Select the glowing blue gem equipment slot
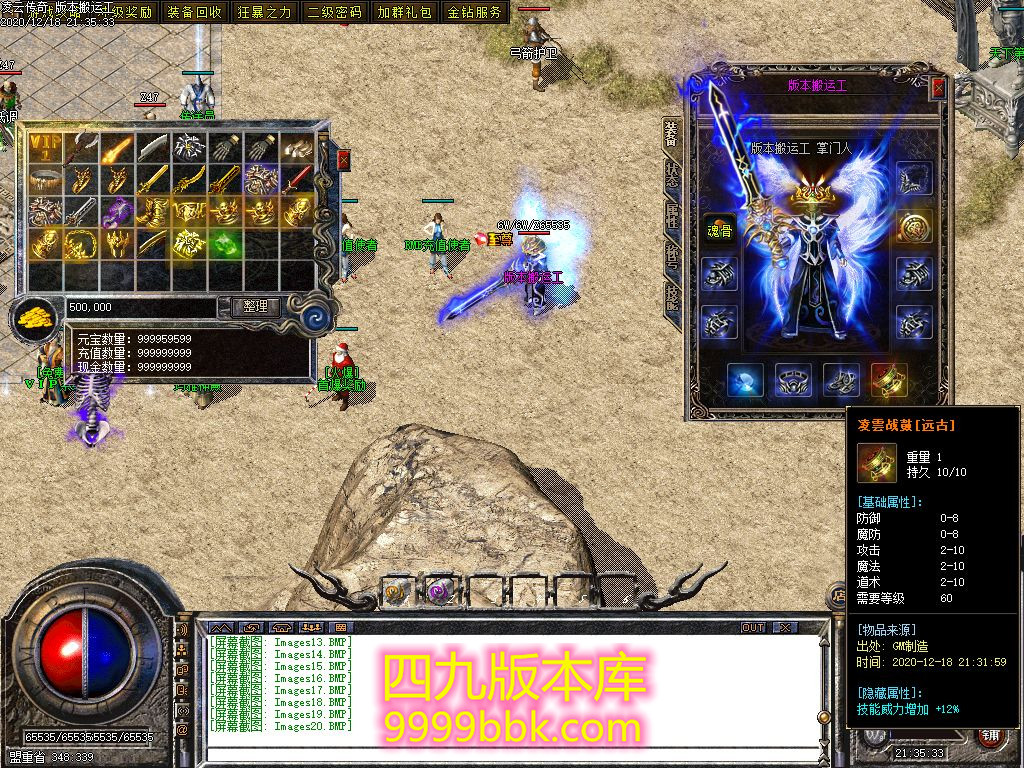 point(745,381)
